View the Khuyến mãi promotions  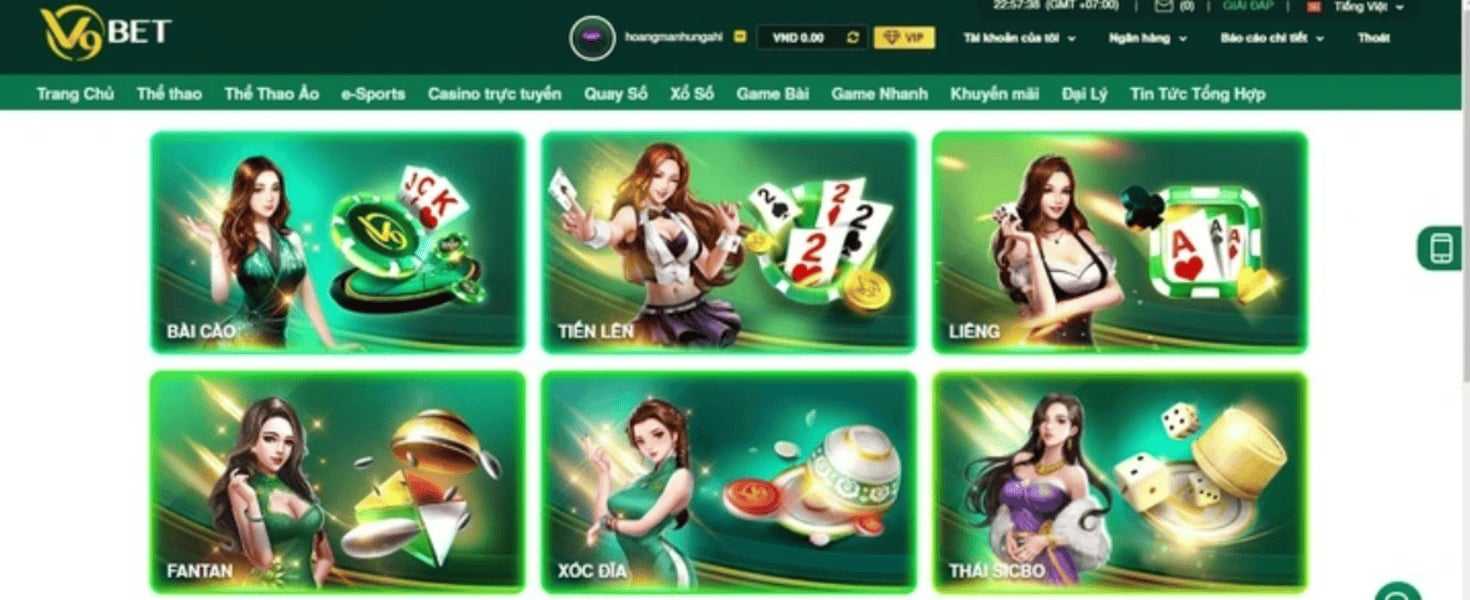pyautogui.click(x=994, y=94)
